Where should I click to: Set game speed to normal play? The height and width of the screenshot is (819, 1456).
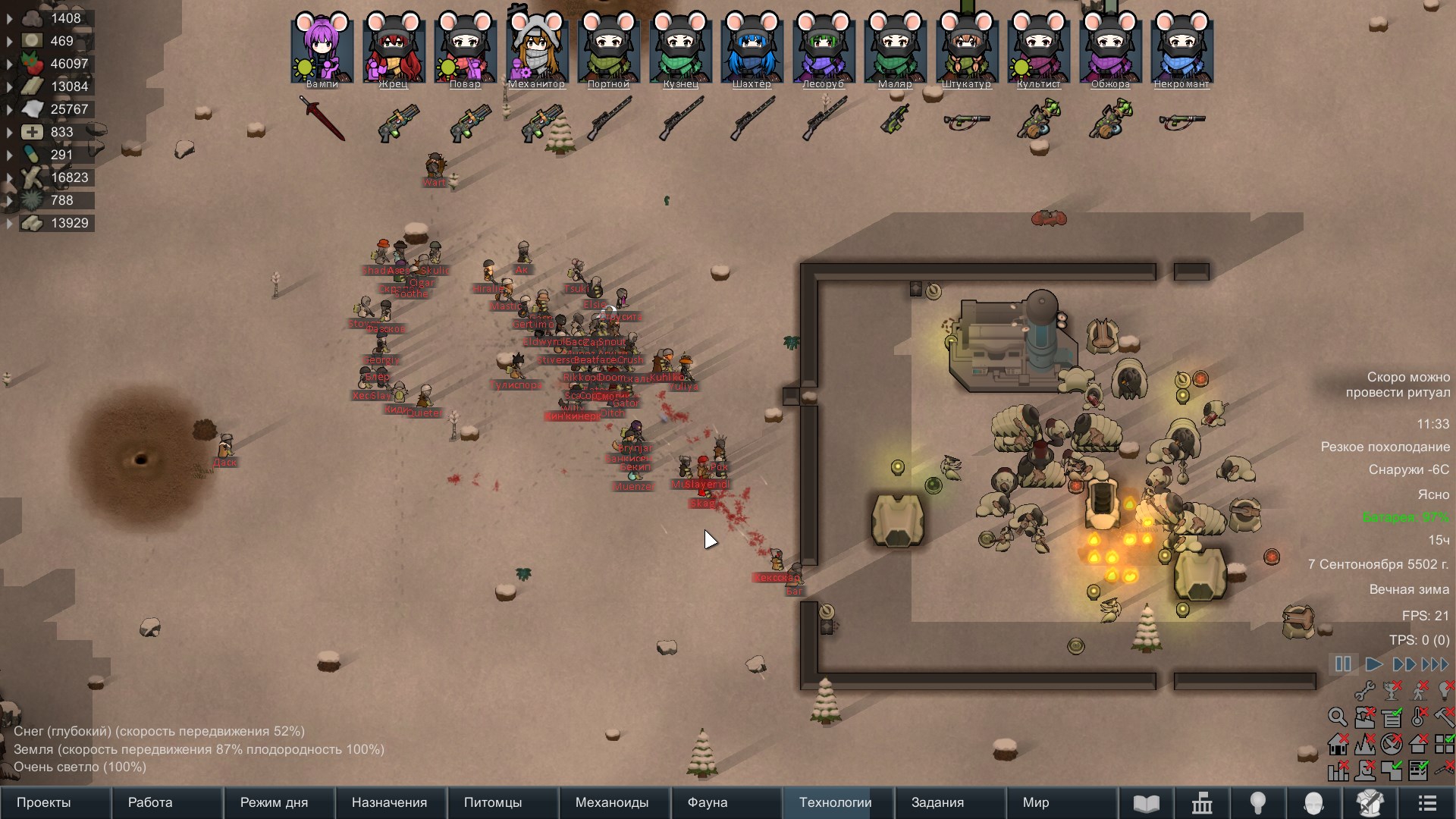[x=1373, y=664]
